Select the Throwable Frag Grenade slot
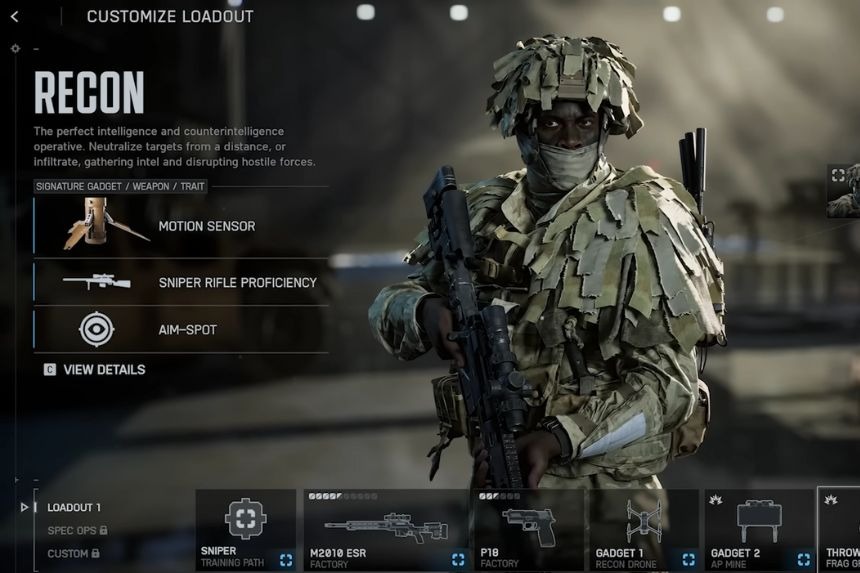The height and width of the screenshot is (573, 860). click(840, 530)
